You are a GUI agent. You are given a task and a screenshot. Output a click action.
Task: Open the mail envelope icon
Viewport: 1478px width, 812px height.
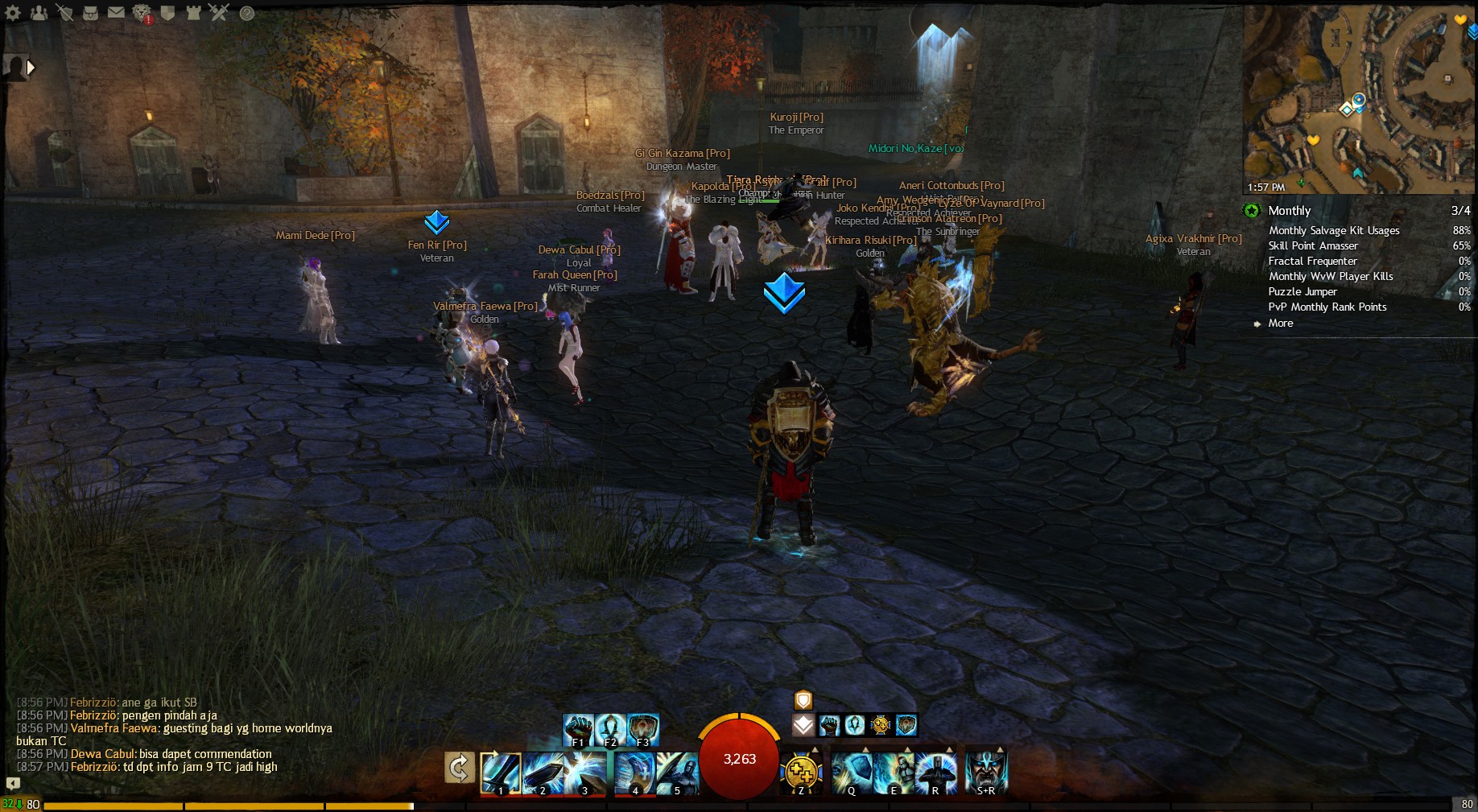click(x=116, y=13)
